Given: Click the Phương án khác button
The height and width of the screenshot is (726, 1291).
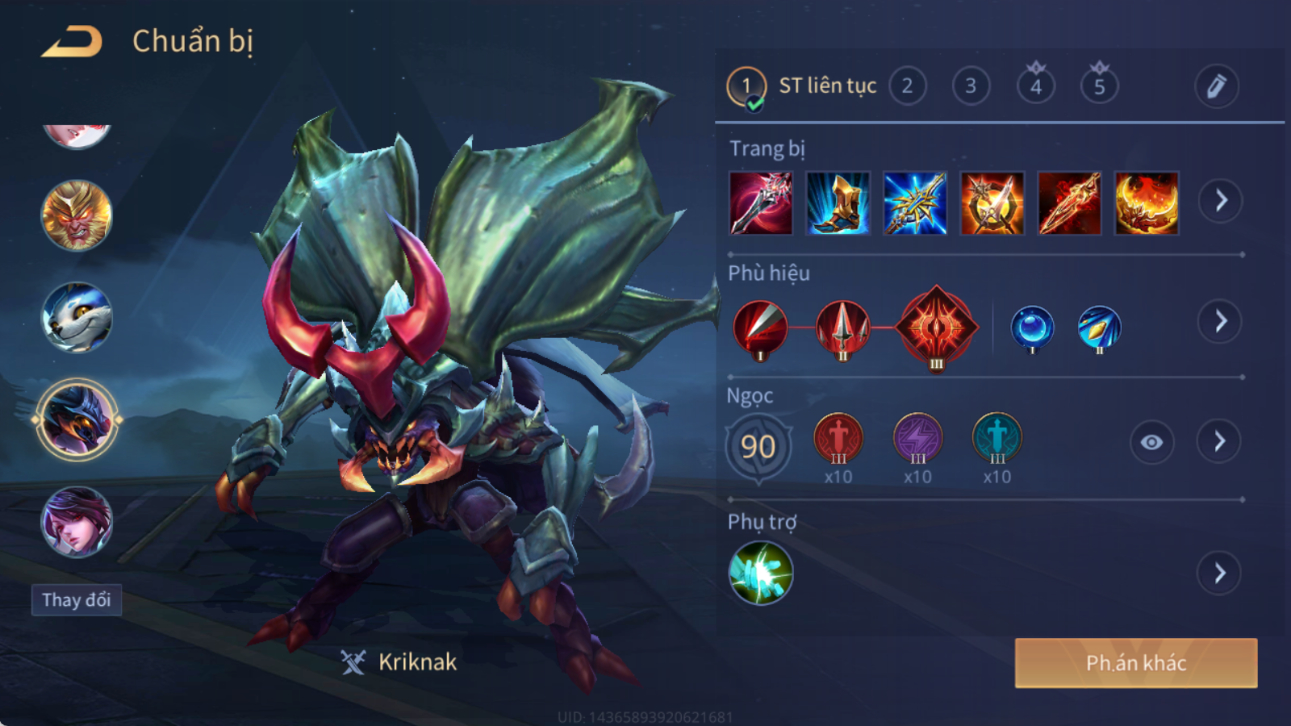Looking at the screenshot, I should [1136, 664].
